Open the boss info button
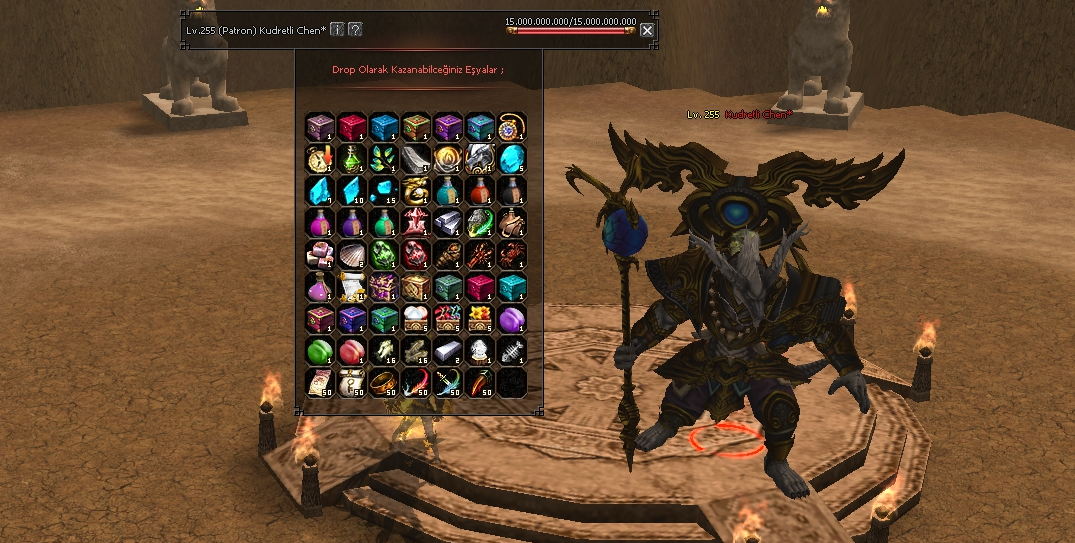 [338, 29]
